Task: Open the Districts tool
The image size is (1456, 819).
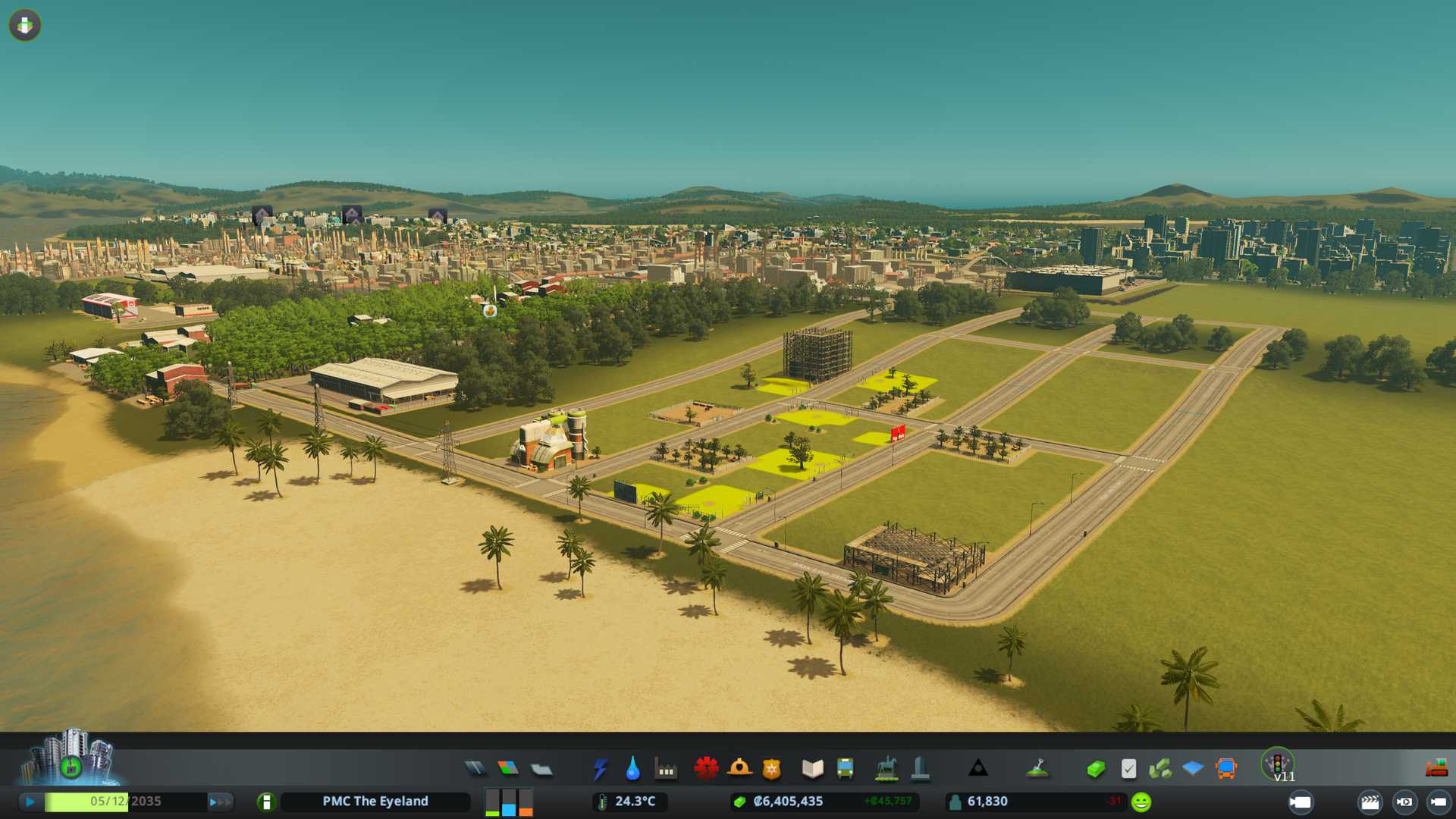Action: pyautogui.click(x=541, y=769)
